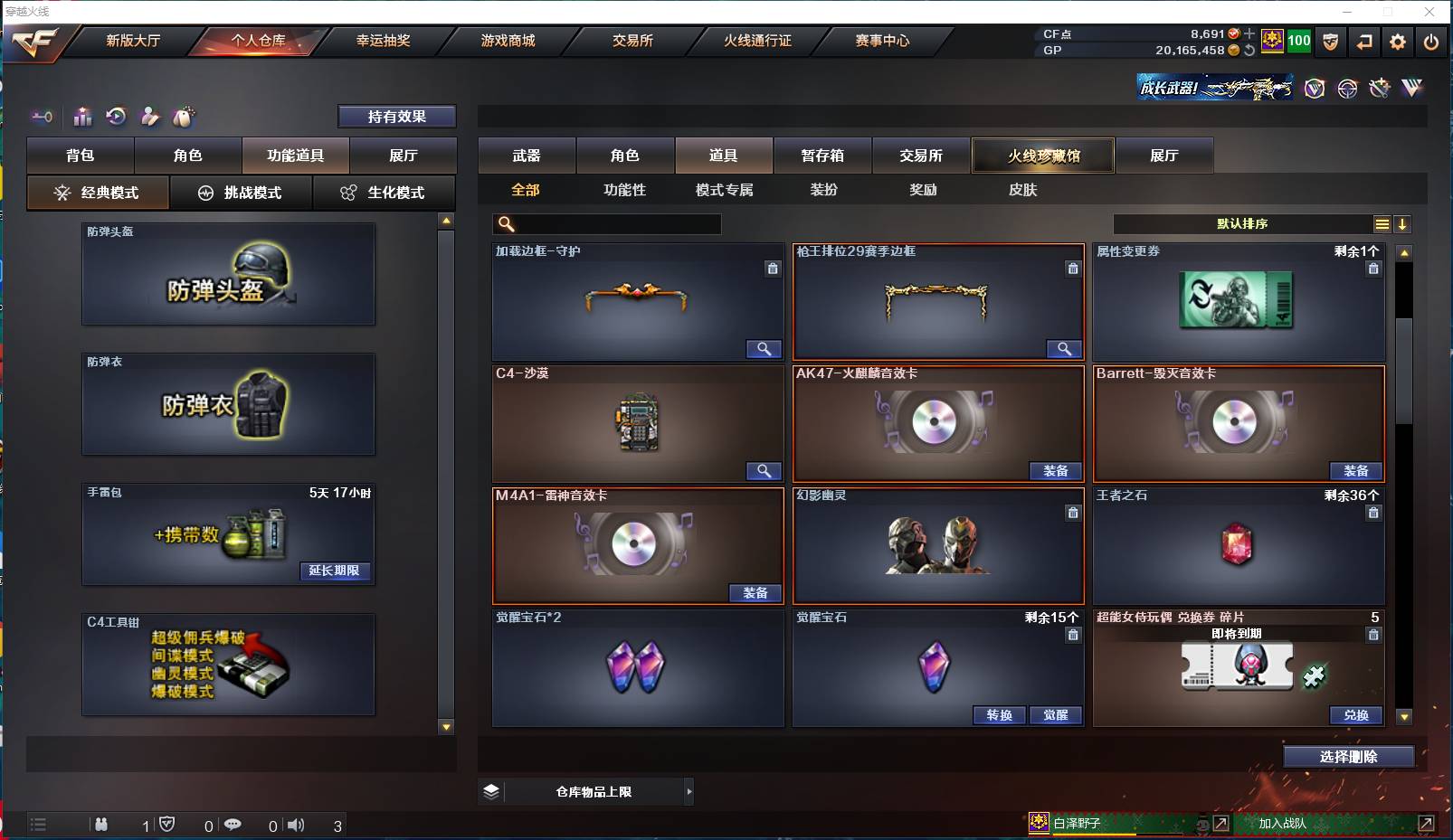Open the friends list icon in status bar
This screenshot has height=840, width=1453.
point(101,825)
